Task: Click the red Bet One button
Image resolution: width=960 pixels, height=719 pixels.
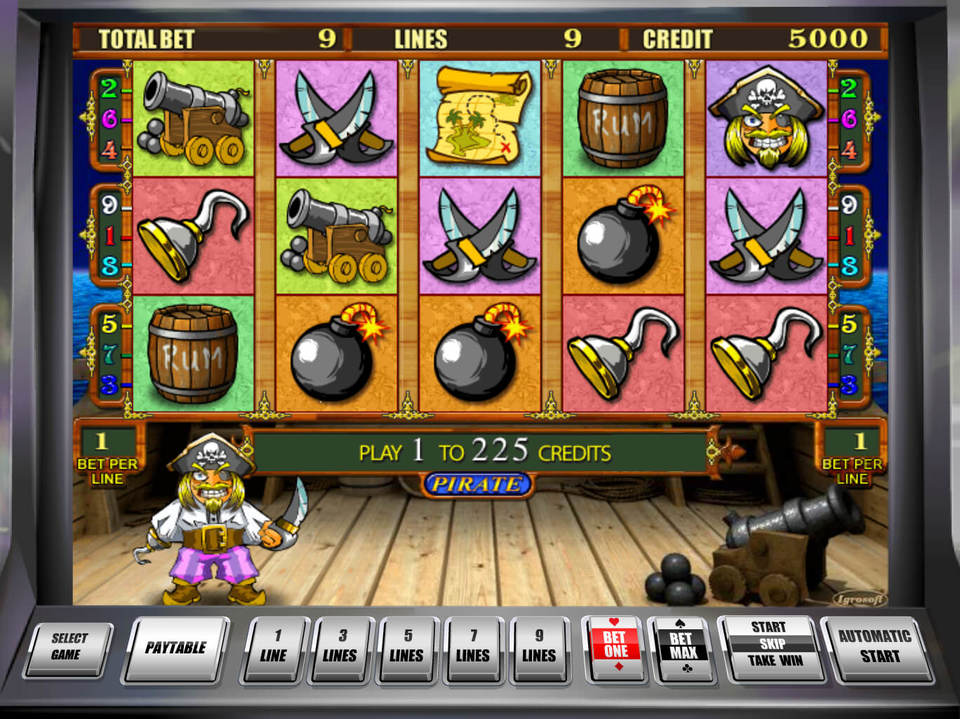Action: click(614, 648)
